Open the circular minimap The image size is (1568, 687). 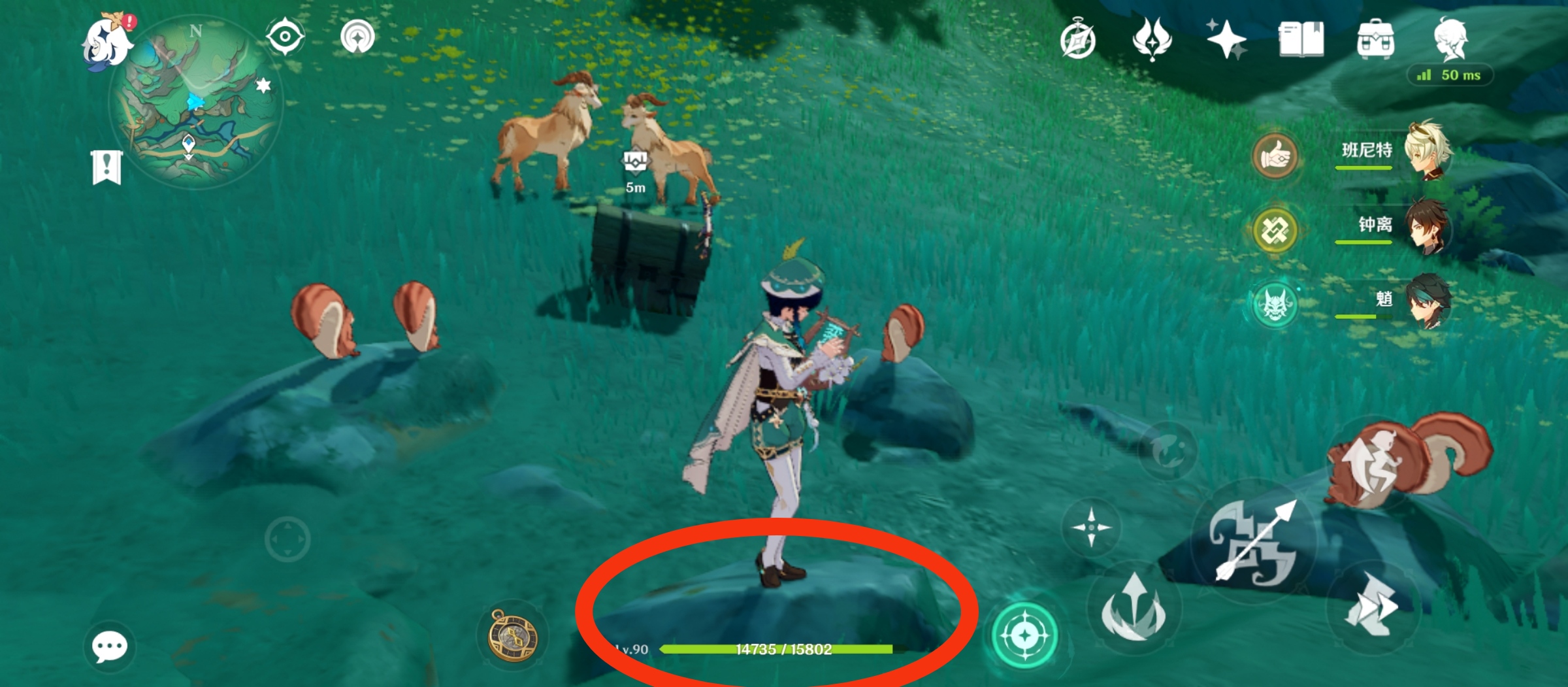[196, 105]
